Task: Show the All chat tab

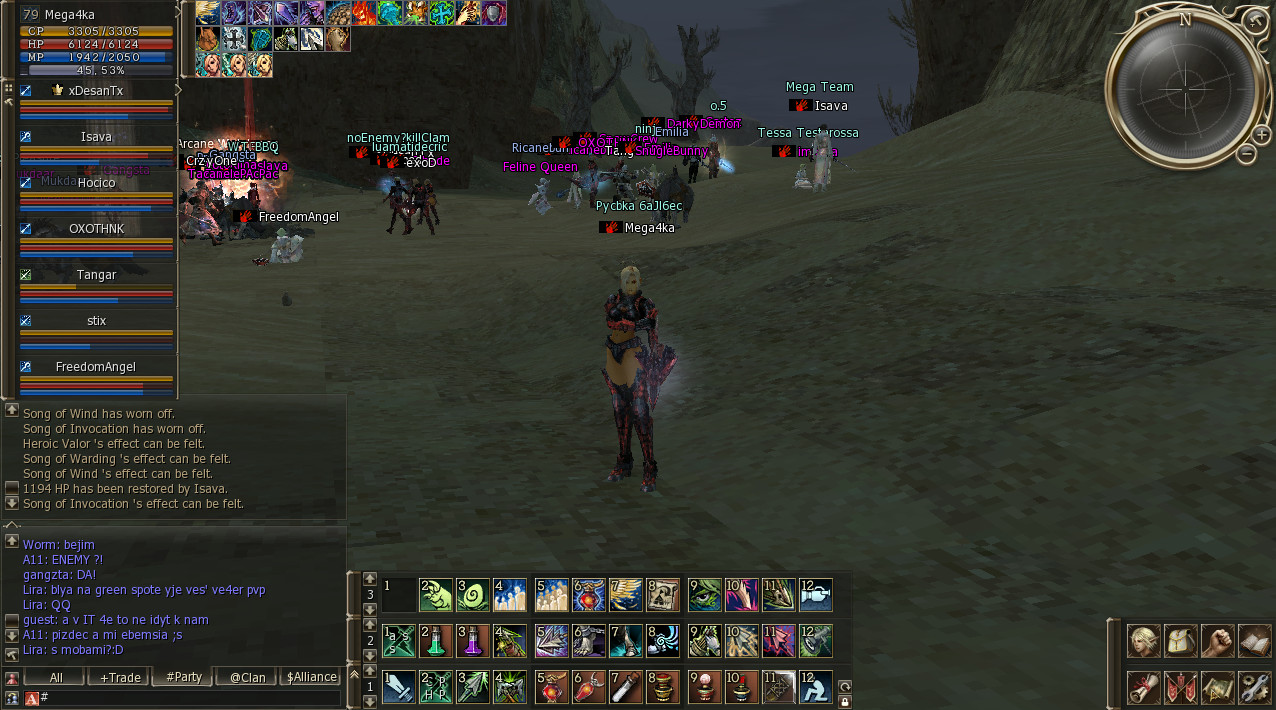Action: [x=56, y=677]
